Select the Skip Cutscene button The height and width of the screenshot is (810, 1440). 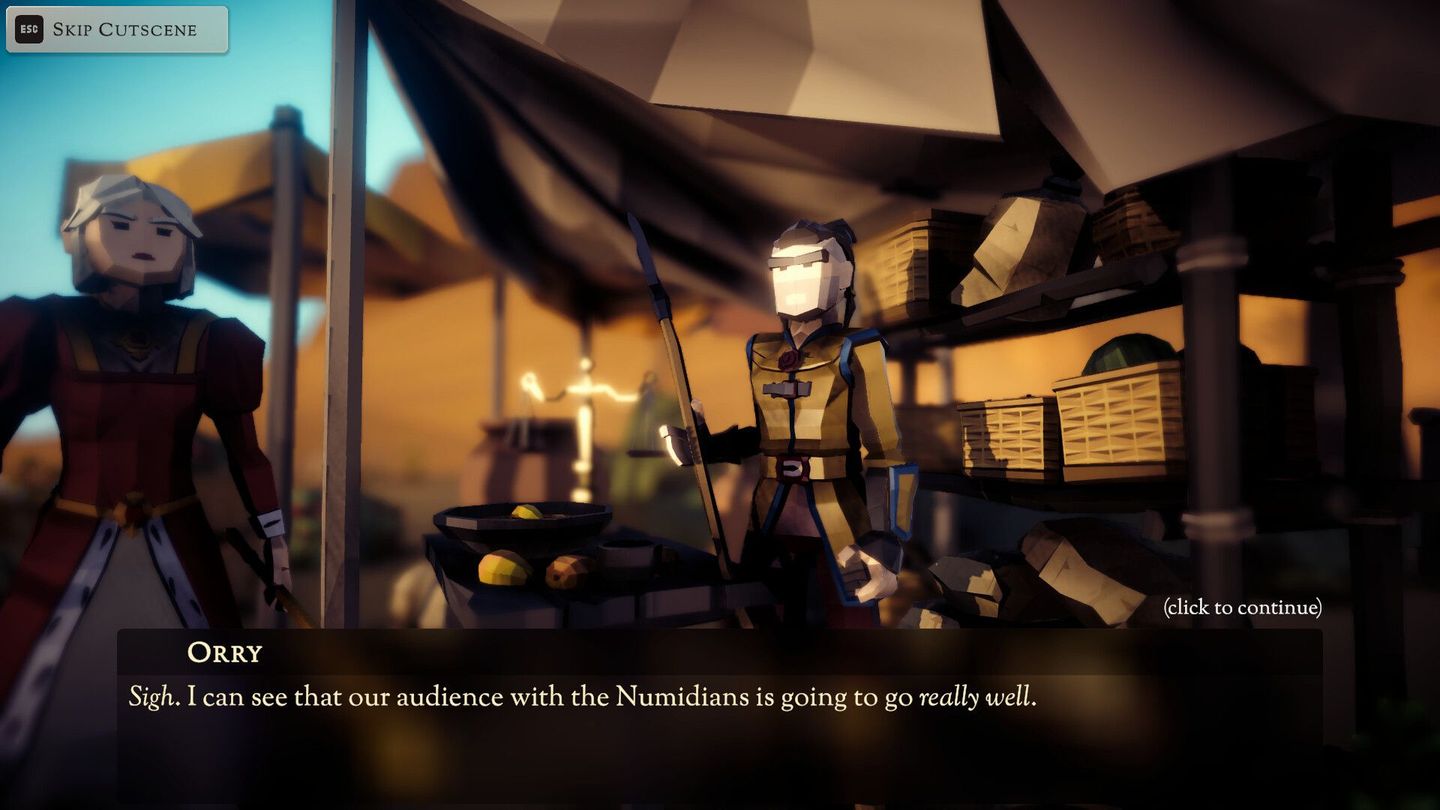115,29
